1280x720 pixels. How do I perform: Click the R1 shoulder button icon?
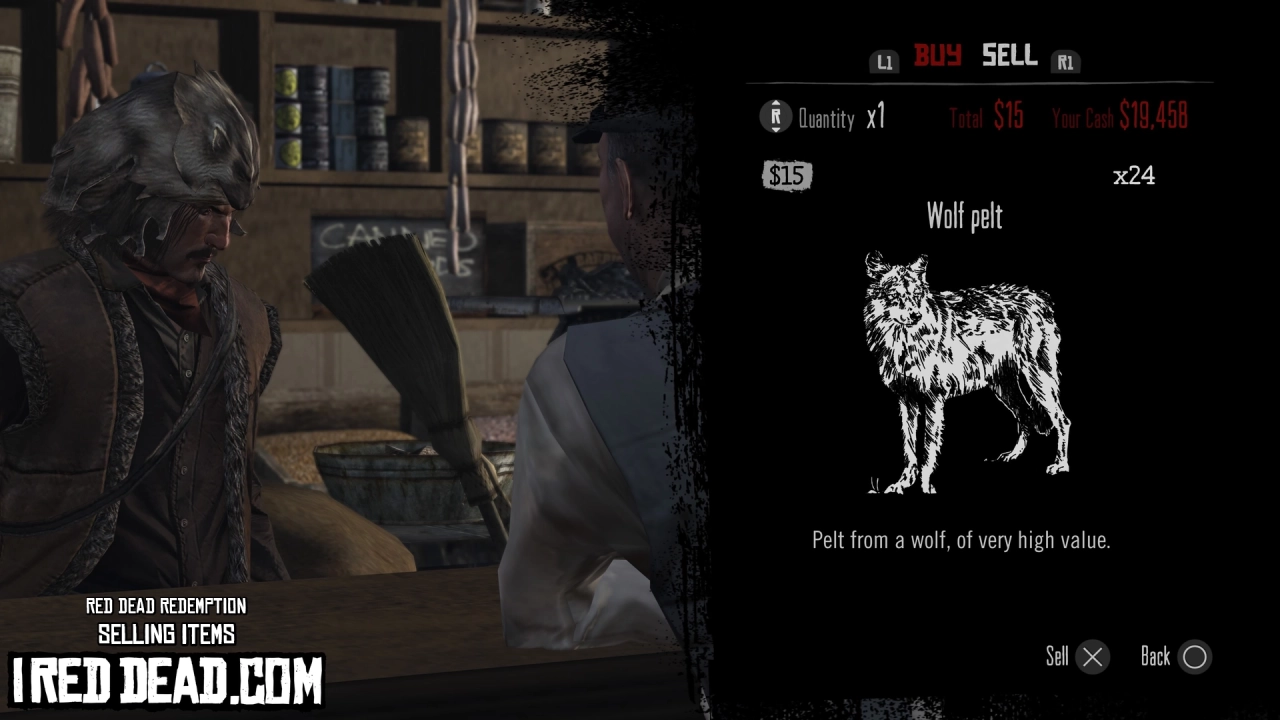[1066, 61]
